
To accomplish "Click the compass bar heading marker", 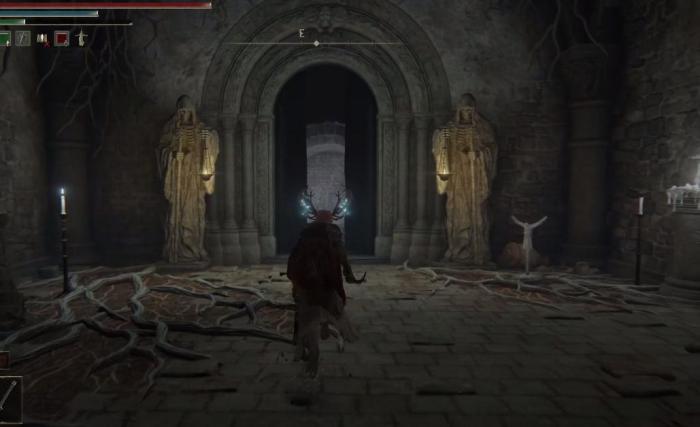I will 316,43.
